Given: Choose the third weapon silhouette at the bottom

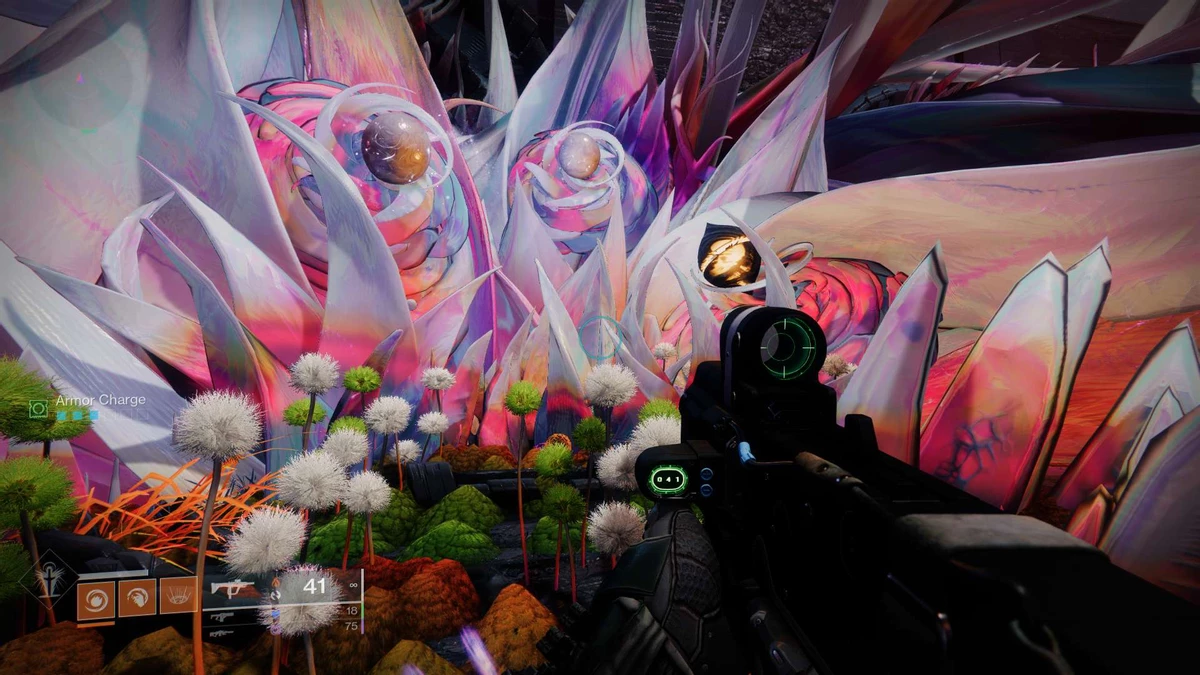Looking at the screenshot, I should click(x=220, y=633).
